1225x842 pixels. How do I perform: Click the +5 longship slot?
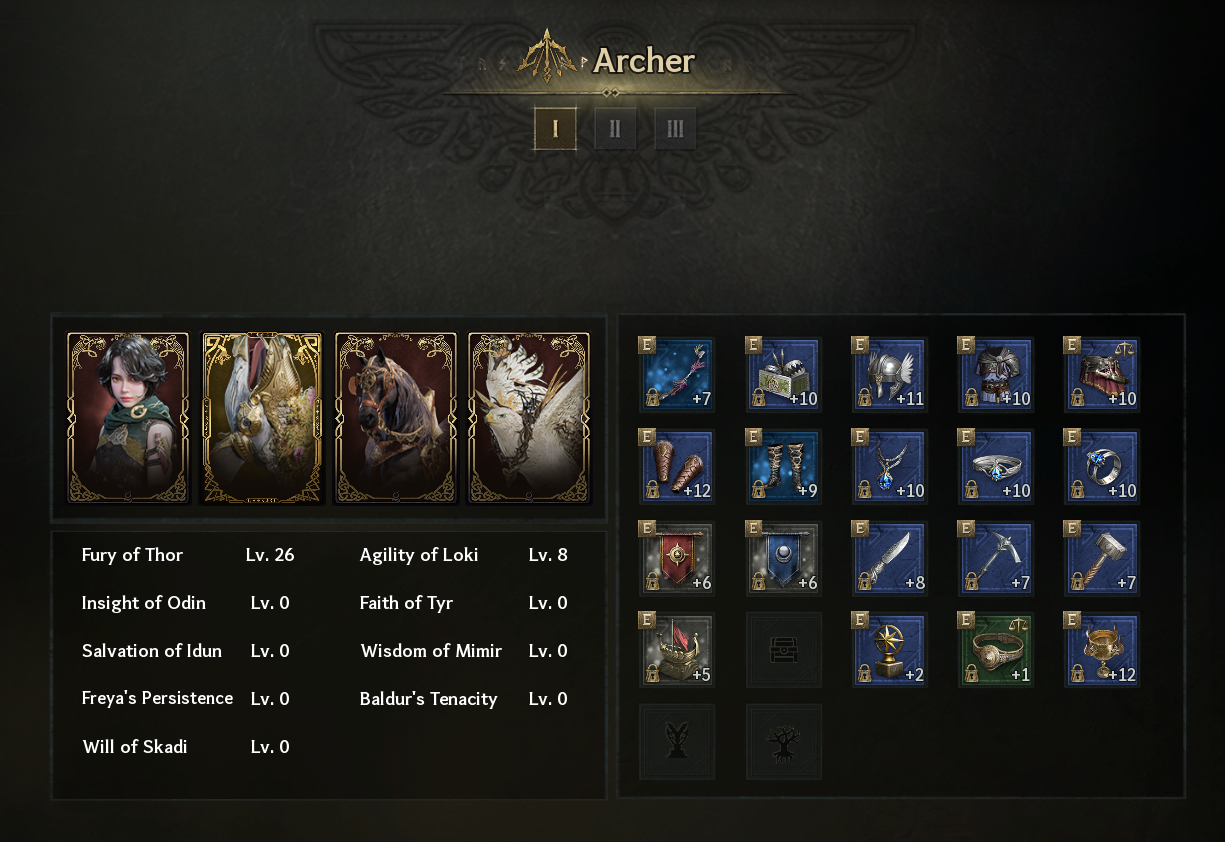pos(677,651)
